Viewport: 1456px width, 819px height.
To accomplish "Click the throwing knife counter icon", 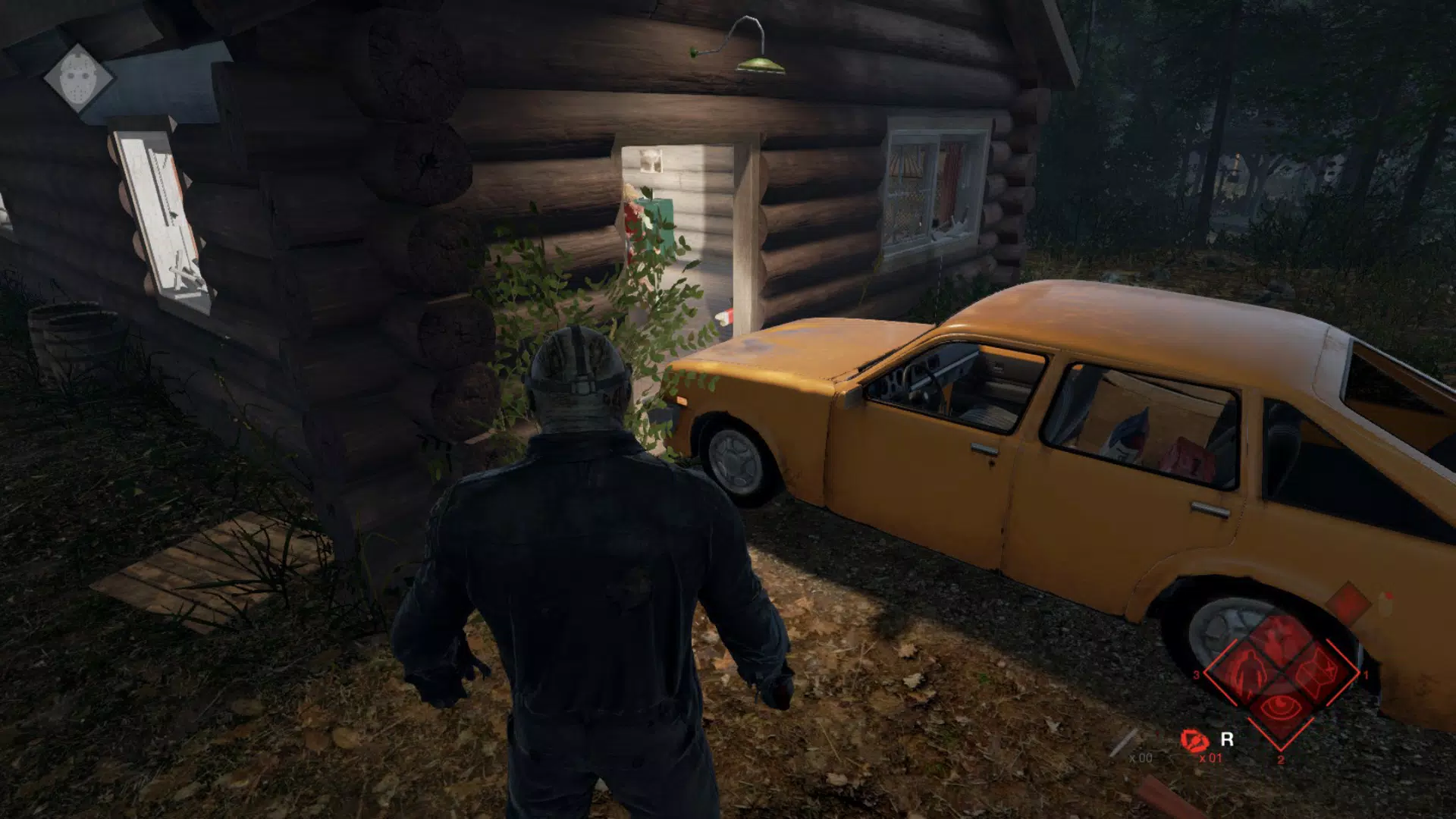I will [1123, 739].
